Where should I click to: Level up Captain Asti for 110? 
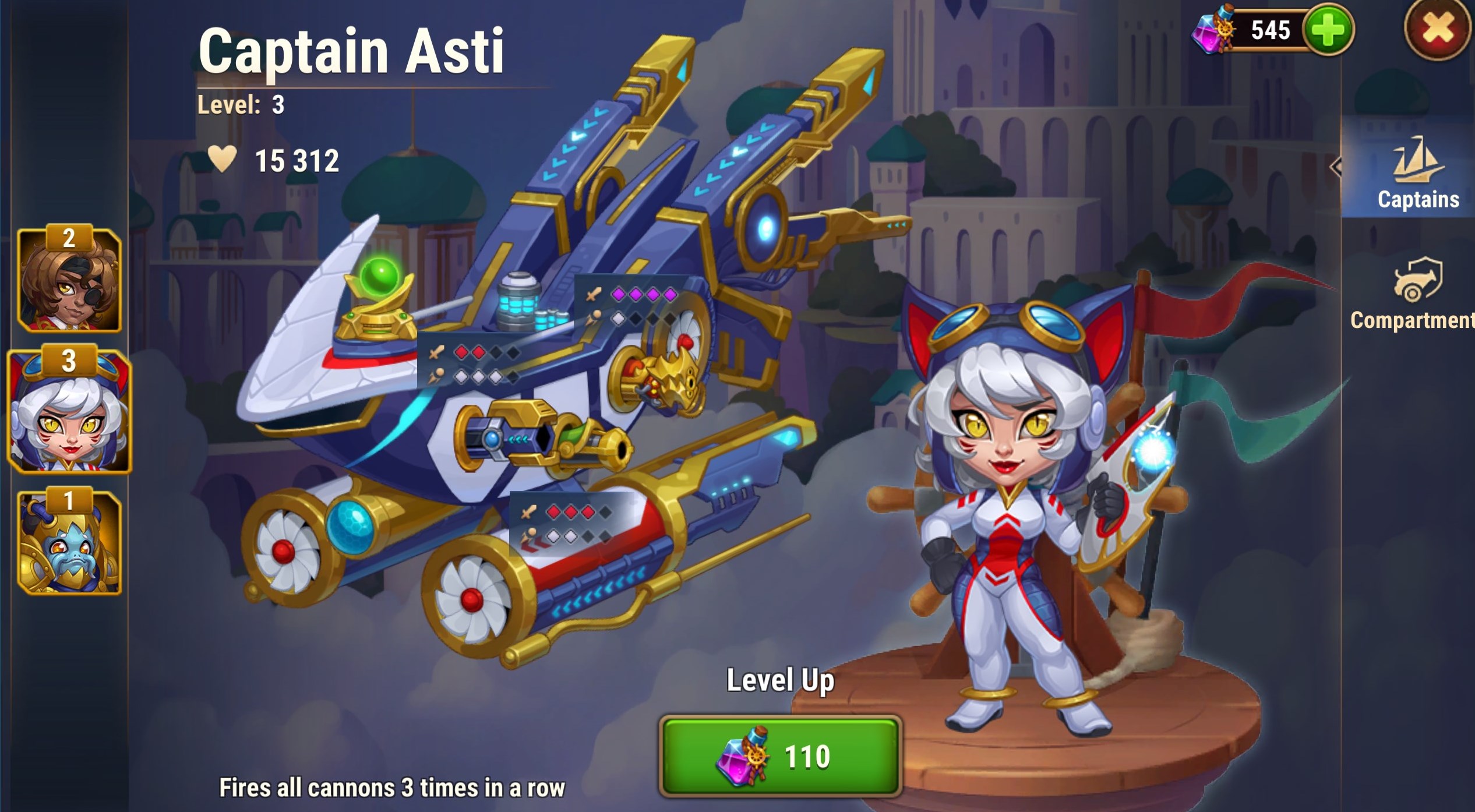tap(781, 757)
